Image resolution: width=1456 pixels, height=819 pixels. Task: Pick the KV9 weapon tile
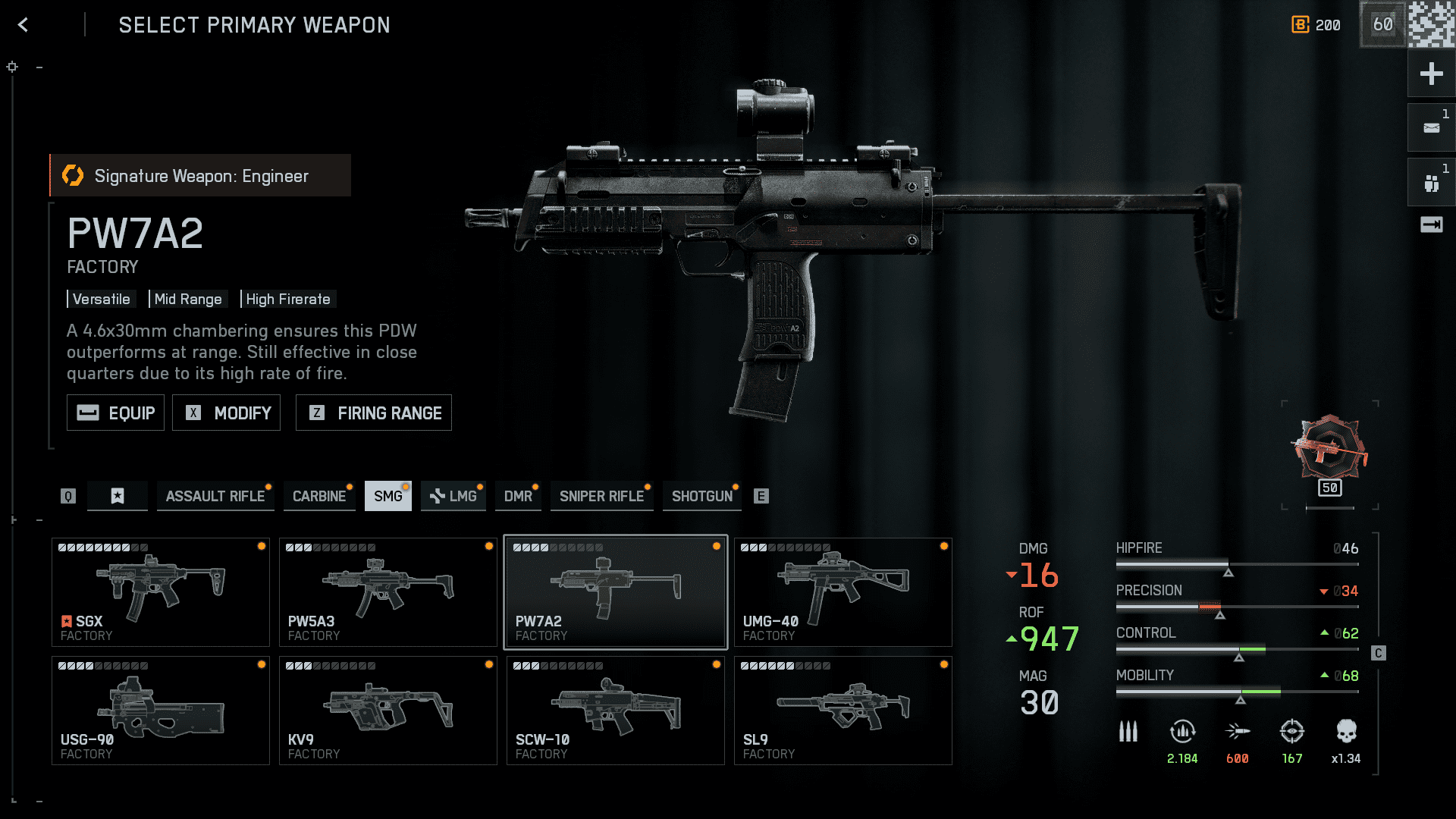point(388,711)
